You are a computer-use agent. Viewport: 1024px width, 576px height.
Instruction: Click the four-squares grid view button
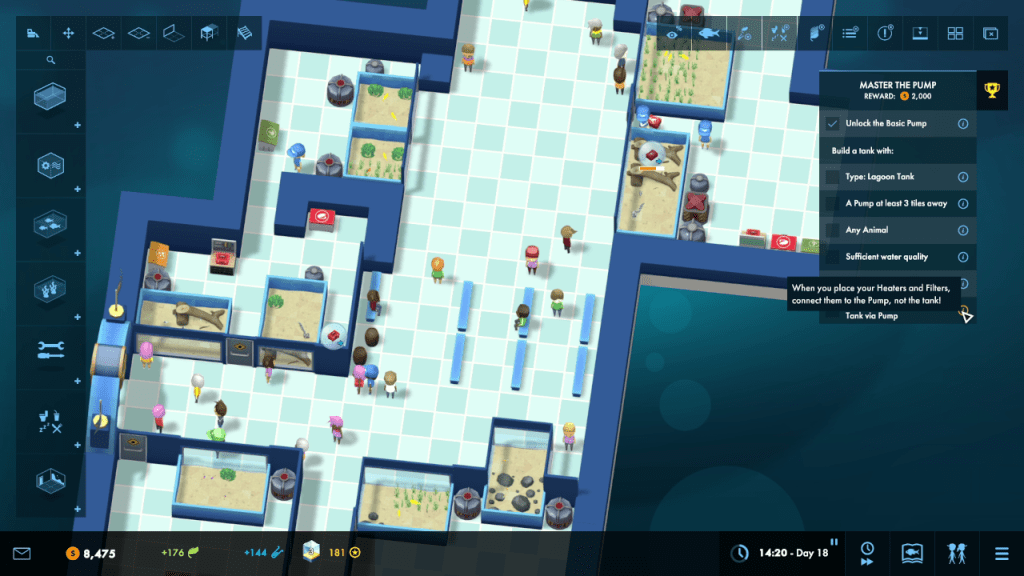955,34
